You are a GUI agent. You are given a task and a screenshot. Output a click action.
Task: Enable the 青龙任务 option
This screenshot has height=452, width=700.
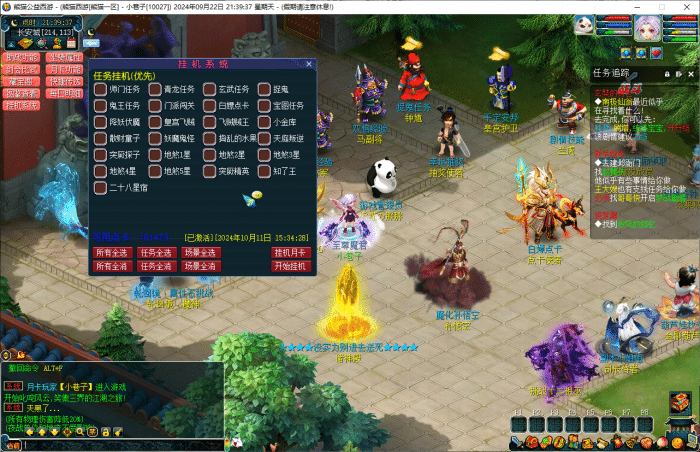(155, 89)
